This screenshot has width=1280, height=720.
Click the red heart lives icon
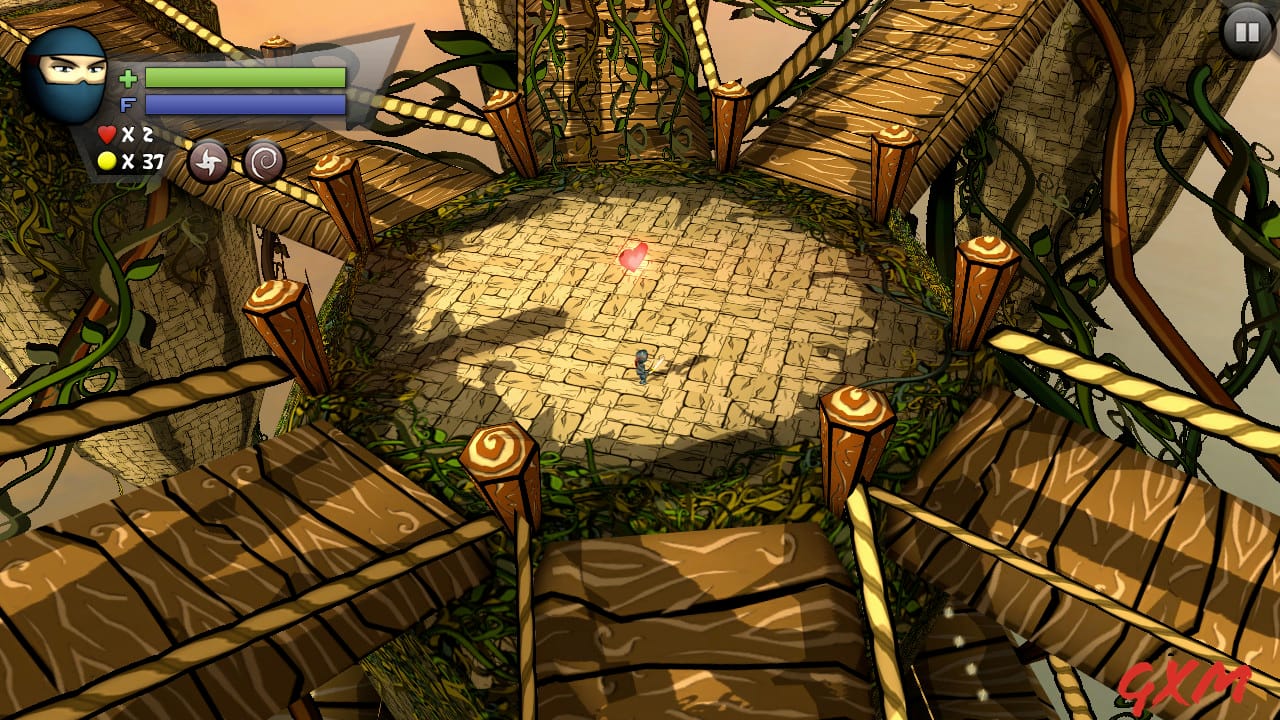106,132
